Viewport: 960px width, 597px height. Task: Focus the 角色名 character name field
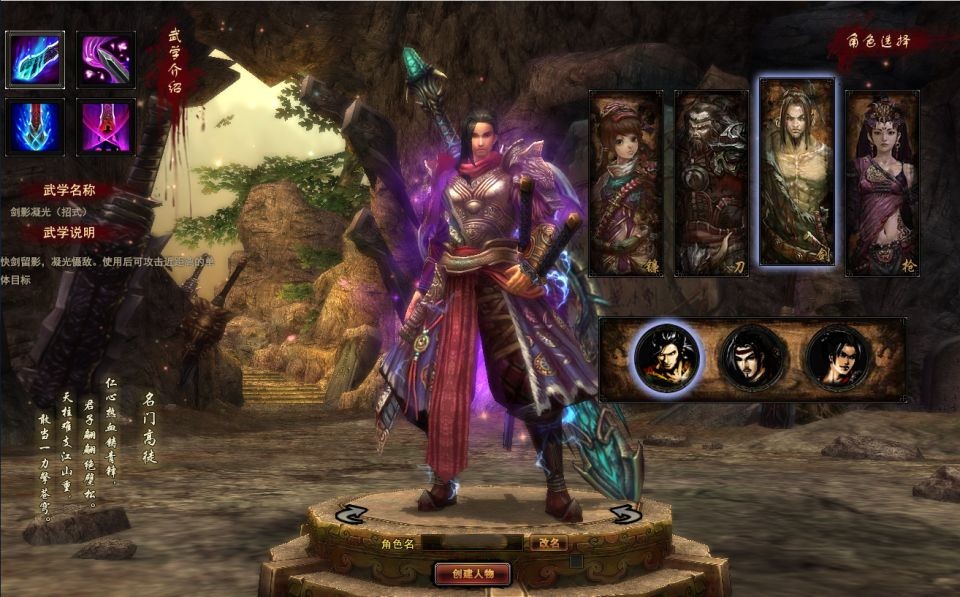pos(471,543)
